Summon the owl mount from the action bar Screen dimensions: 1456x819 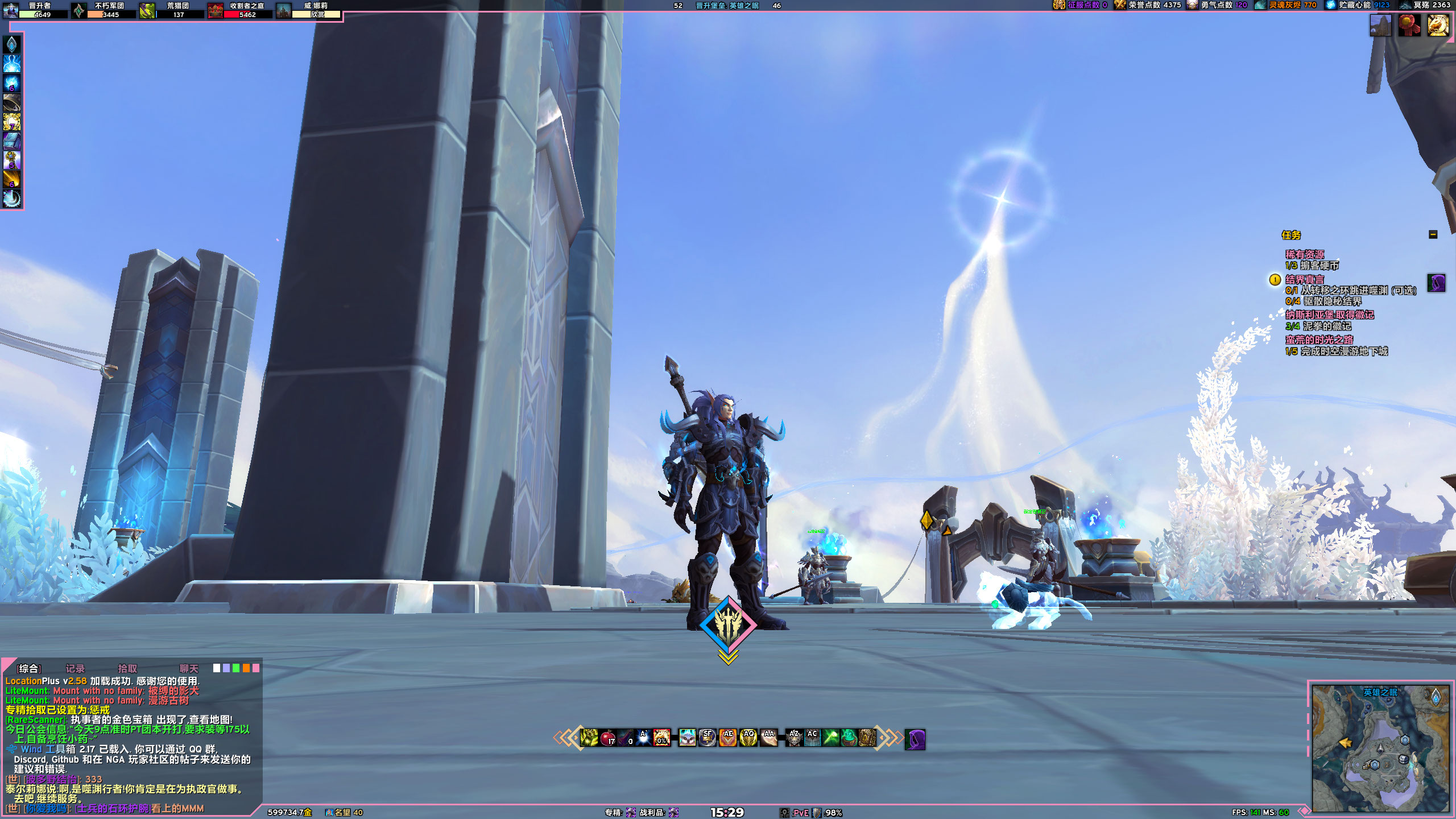tap(687, 738)
